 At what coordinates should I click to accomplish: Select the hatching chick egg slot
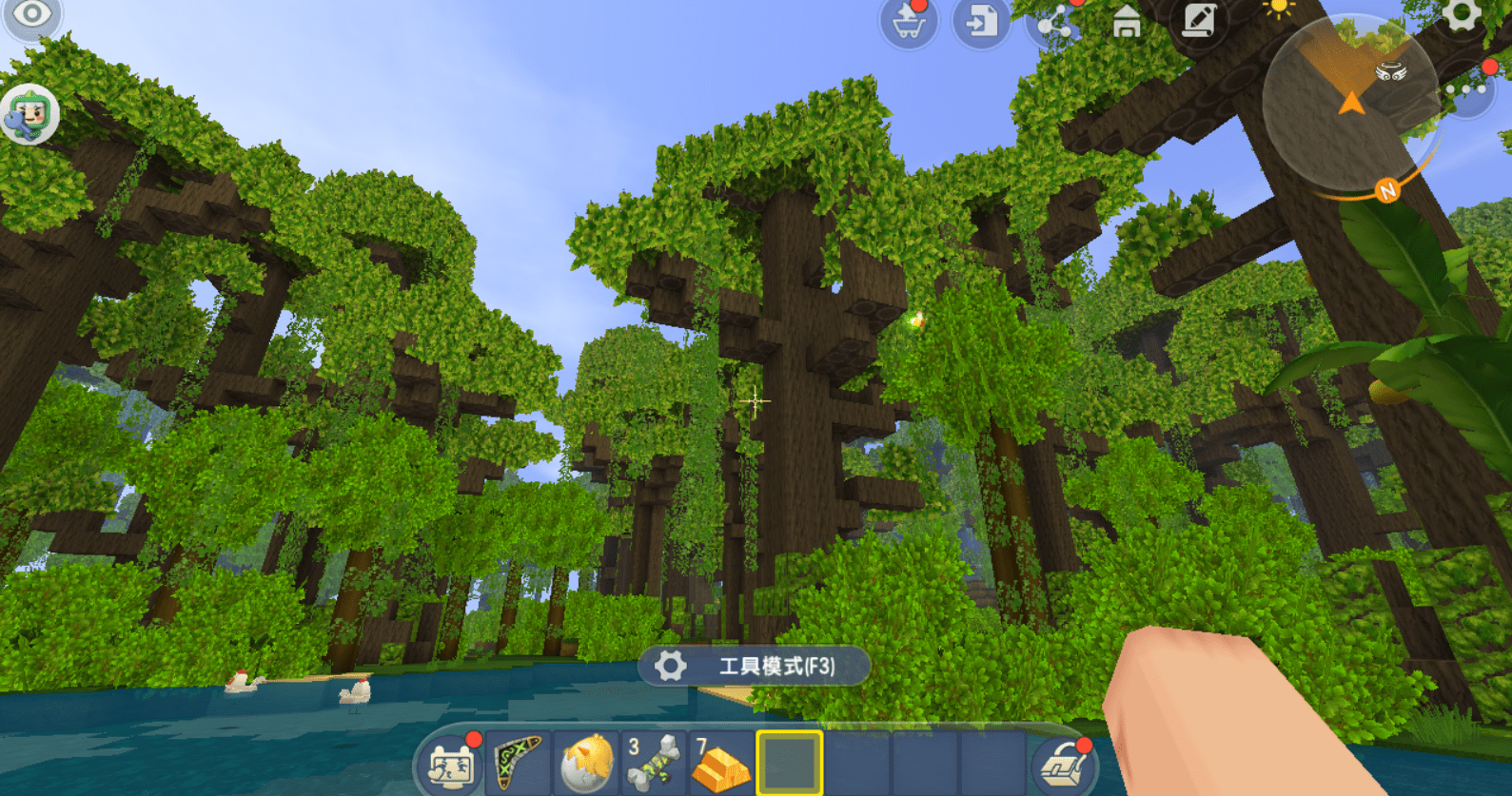(x=585, y=763)
